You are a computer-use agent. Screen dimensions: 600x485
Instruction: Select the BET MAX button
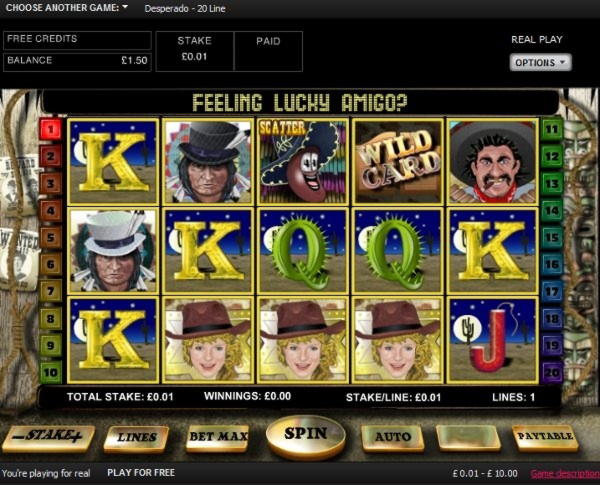(217, 437)
